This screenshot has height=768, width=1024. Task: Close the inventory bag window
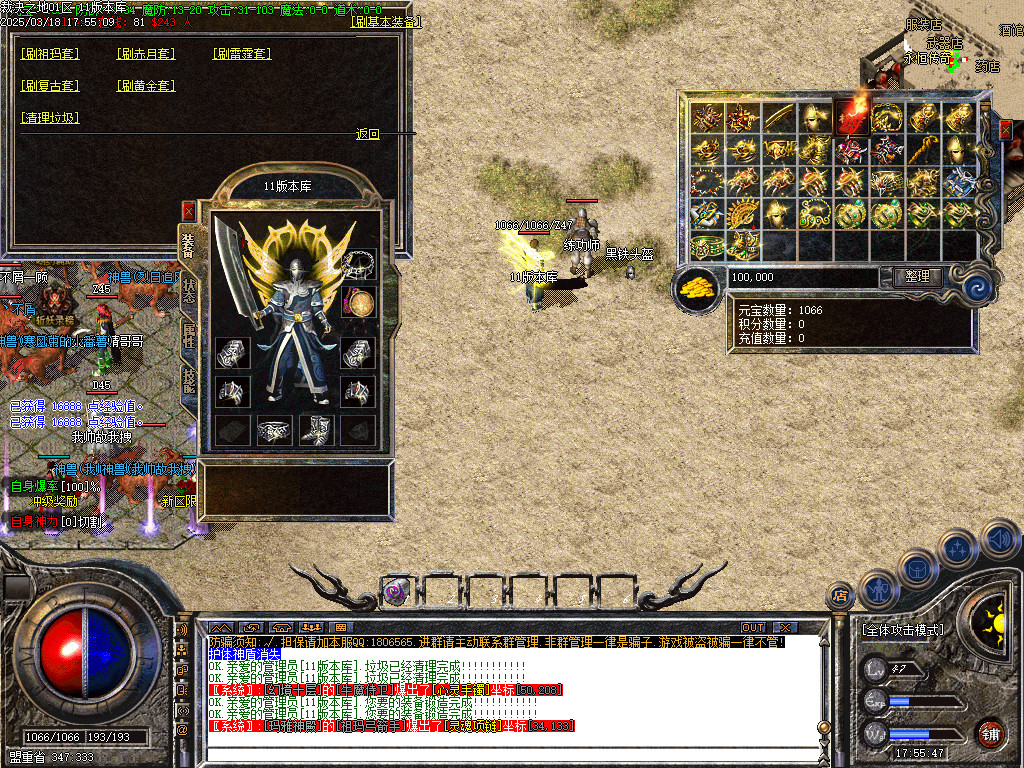1005,129
